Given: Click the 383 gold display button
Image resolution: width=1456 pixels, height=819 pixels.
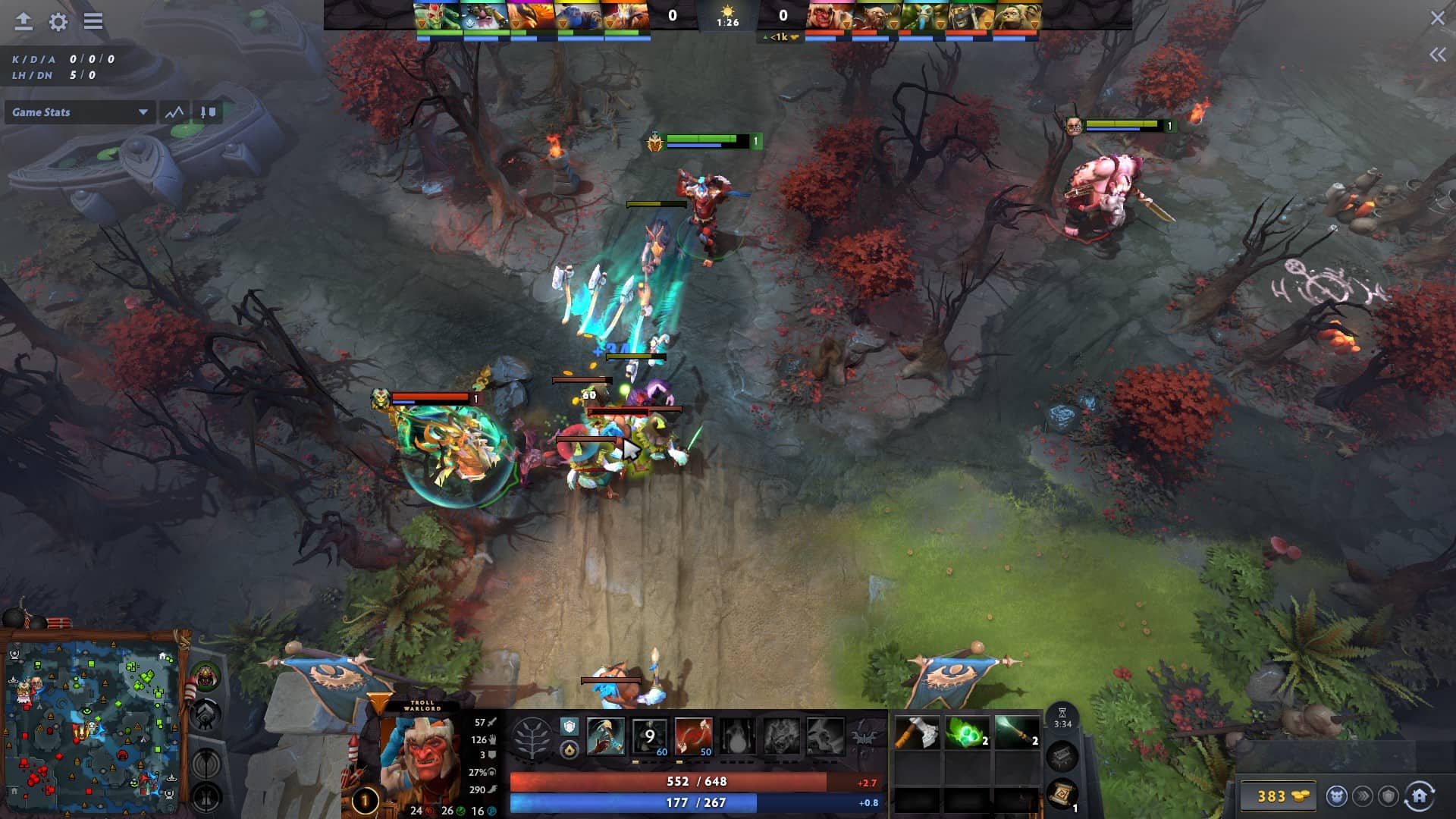Looking at the screenshot, I should pos(1279,795).
